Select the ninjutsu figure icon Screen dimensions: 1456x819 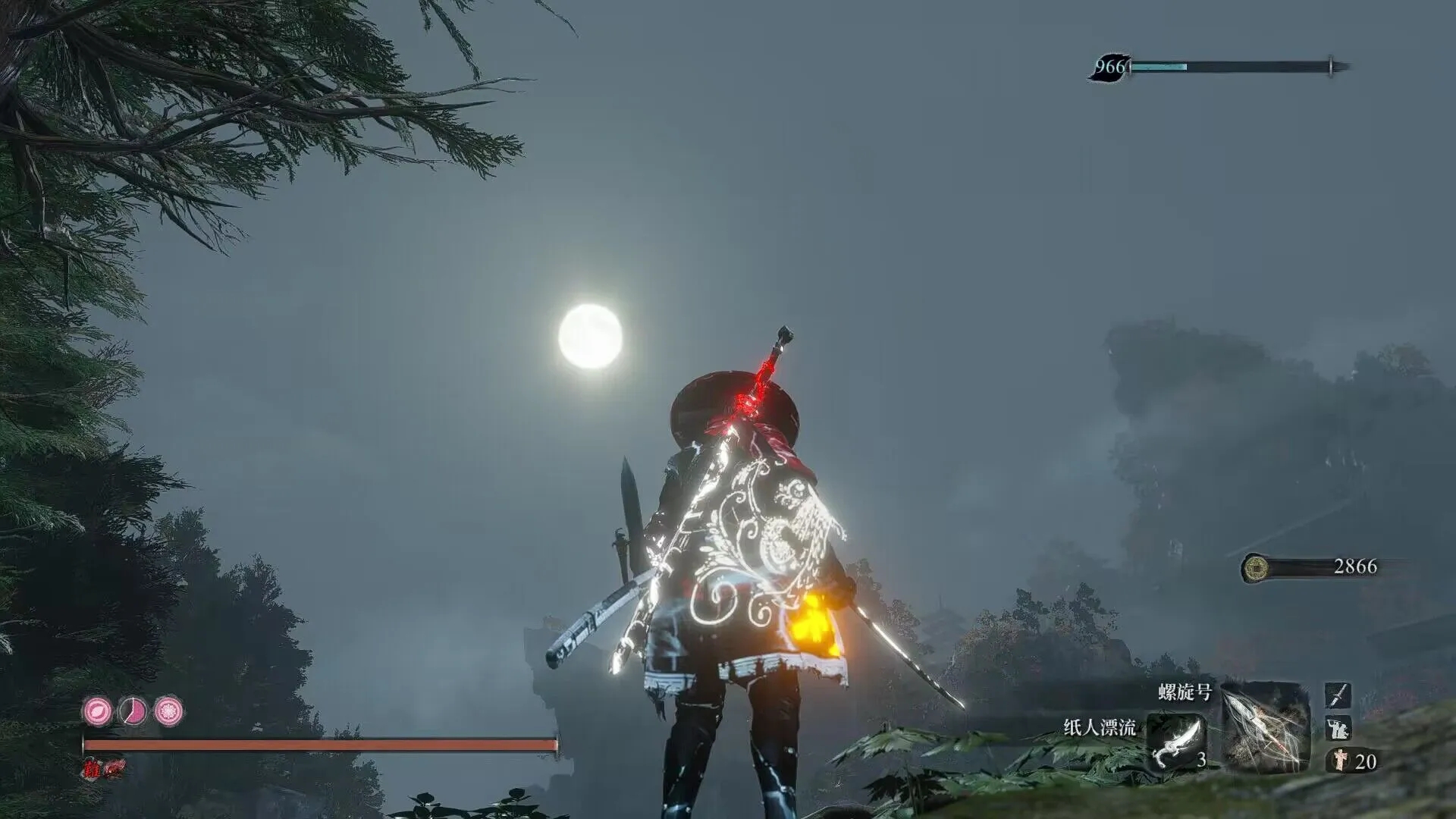[1338, 728]
